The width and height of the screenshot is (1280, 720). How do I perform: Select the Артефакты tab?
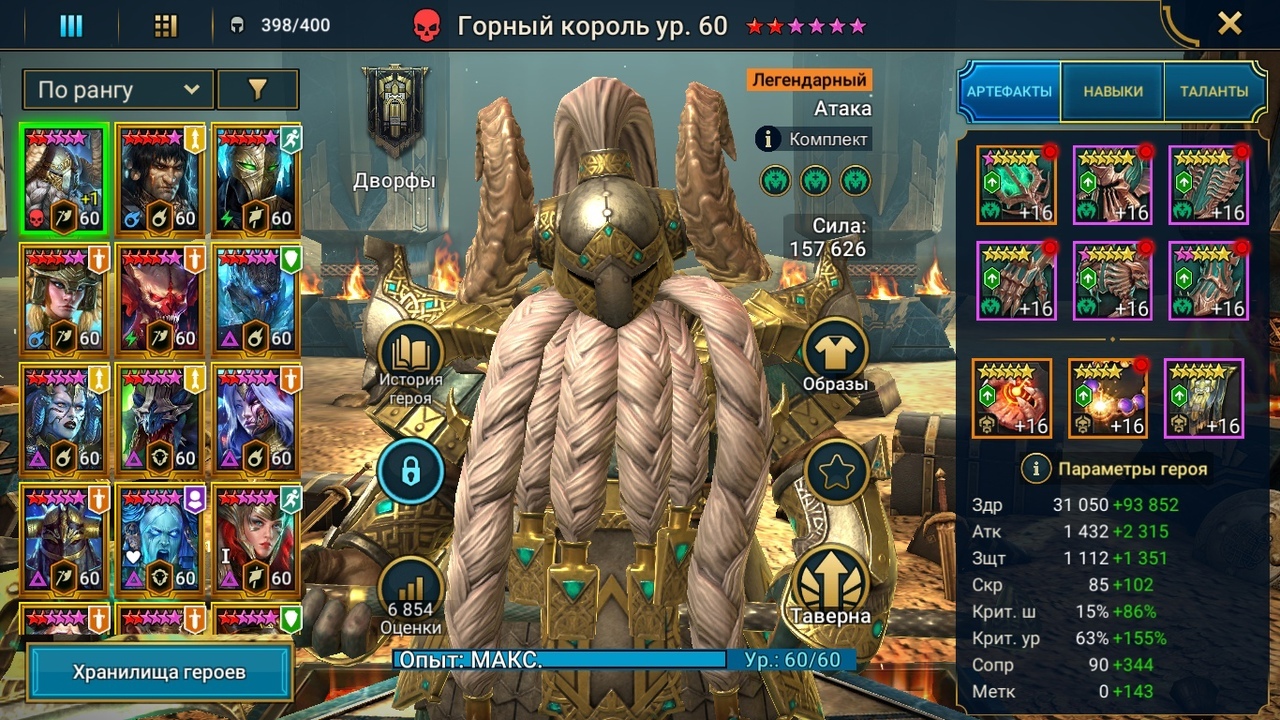[1009, 91]
